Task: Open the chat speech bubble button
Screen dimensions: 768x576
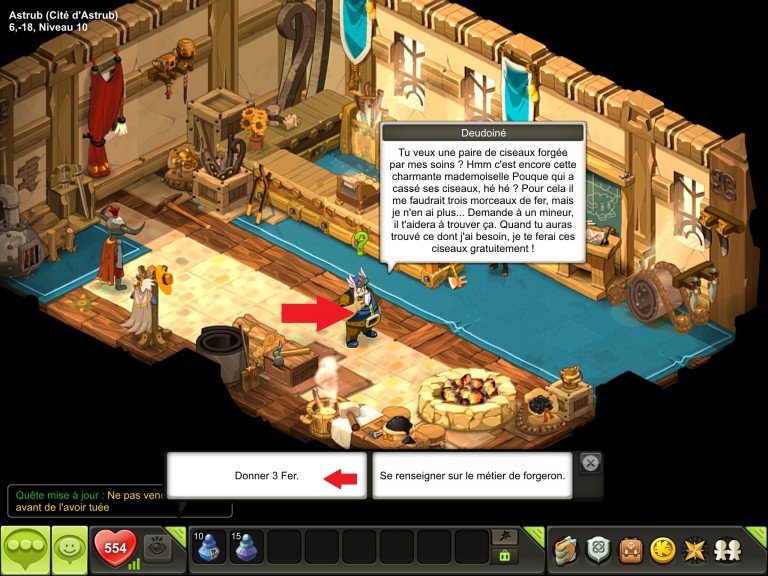Action: click(24, 549)
